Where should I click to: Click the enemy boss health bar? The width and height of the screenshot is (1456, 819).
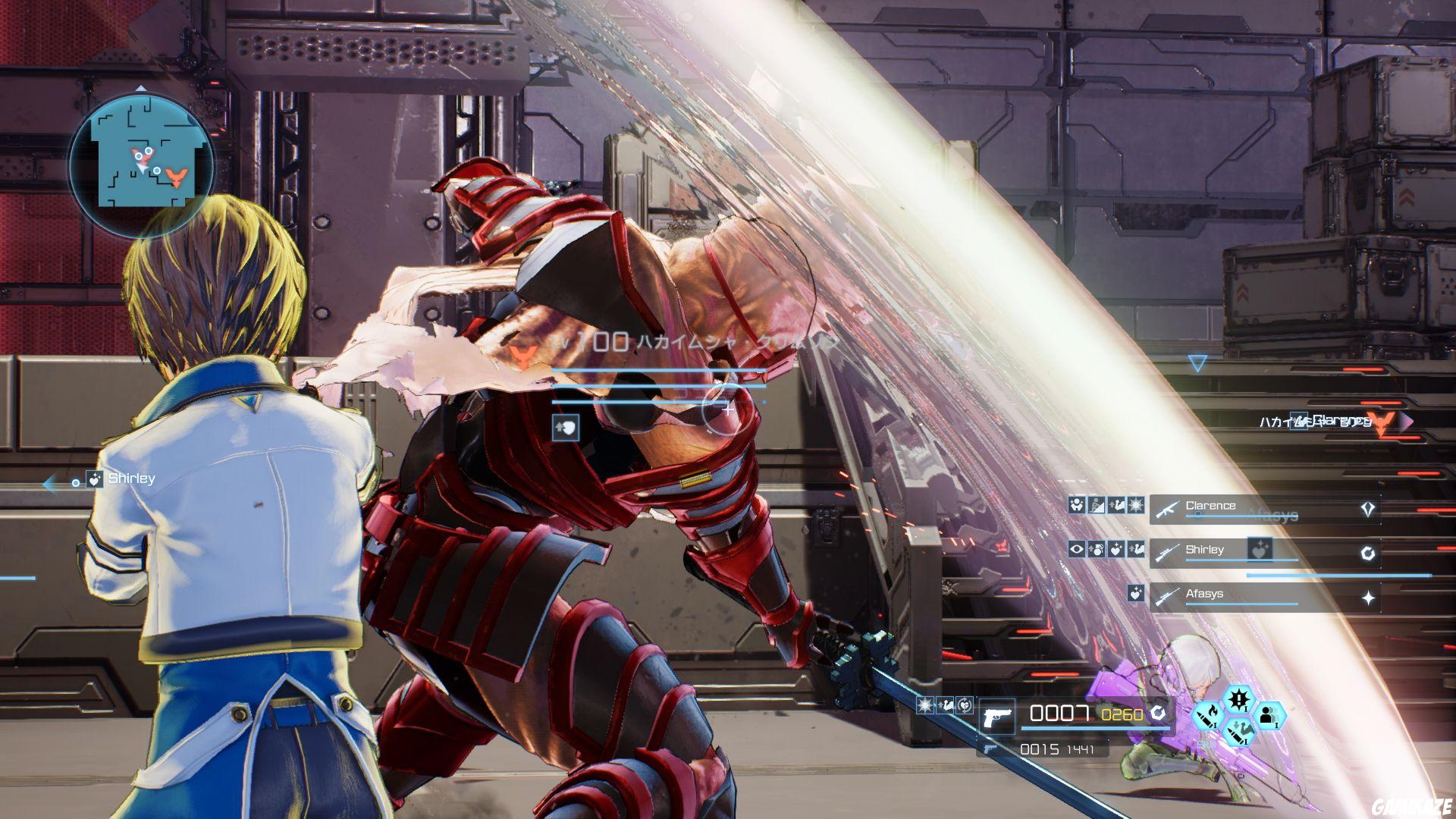pyautogui.click(x=660, y=371)
